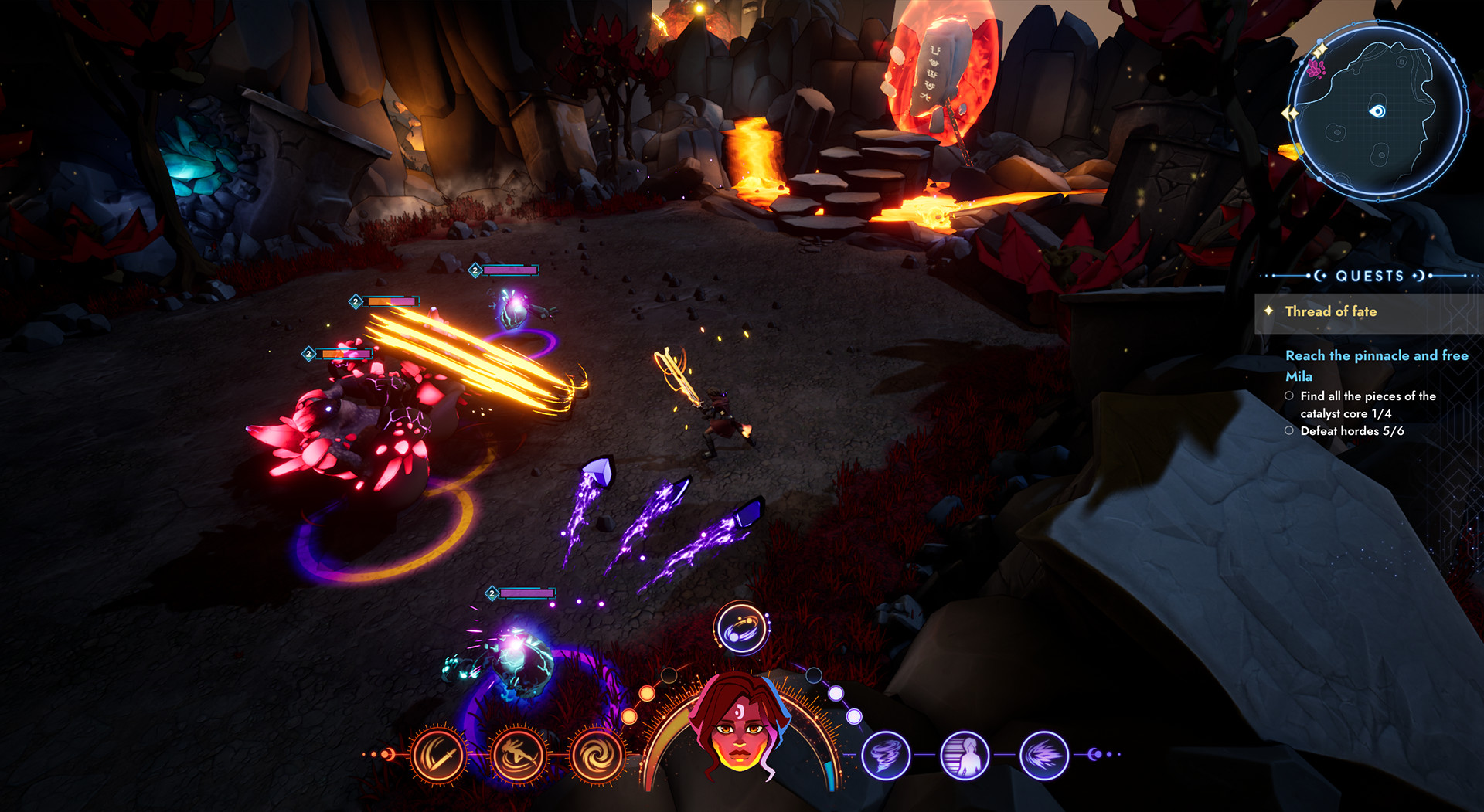The image size is (1484, 812).
Task: Select the pink crystal marker on minimap
Action: 1316,70
